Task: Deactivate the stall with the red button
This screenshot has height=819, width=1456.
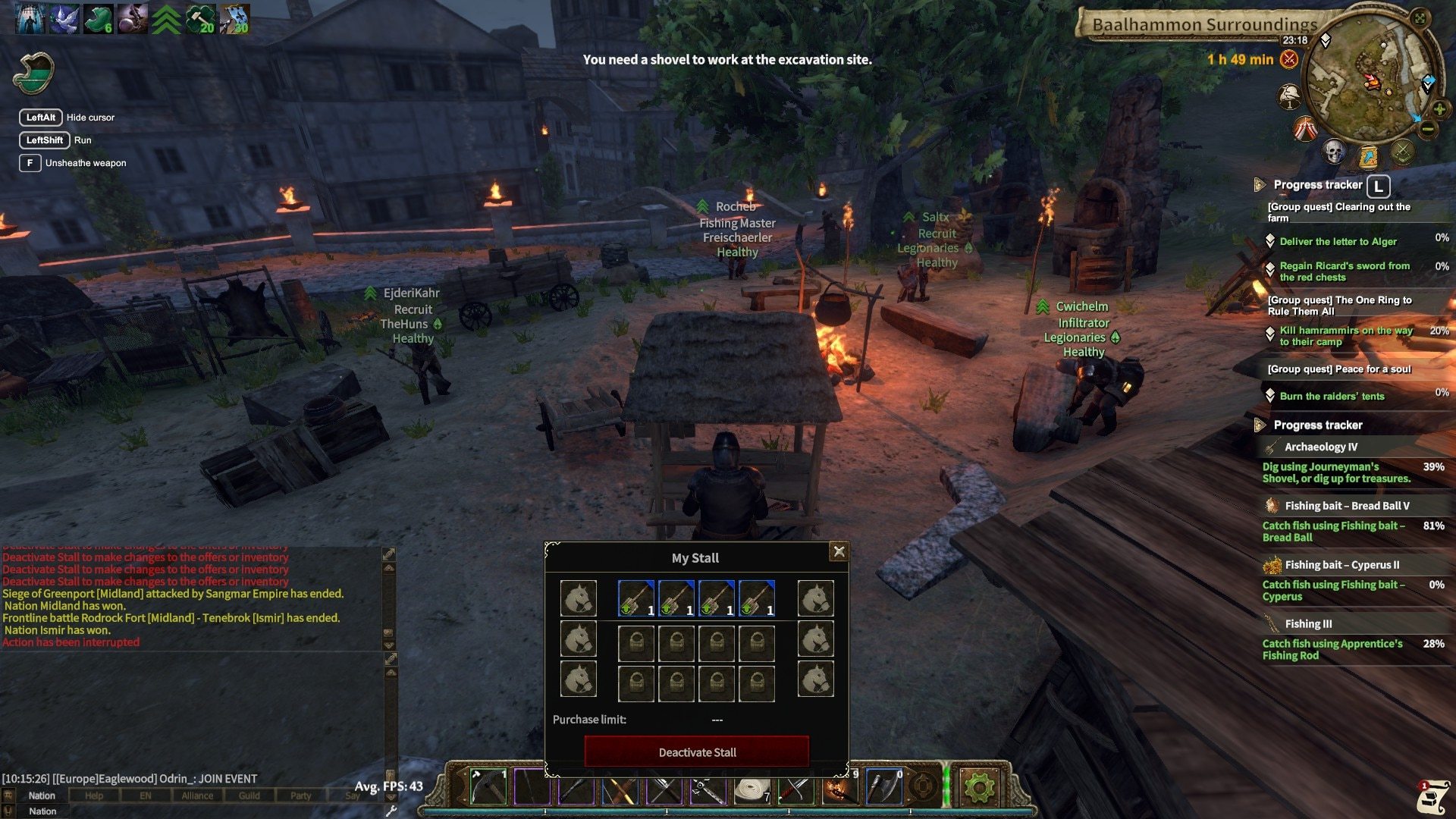Action: click(696, 752)
